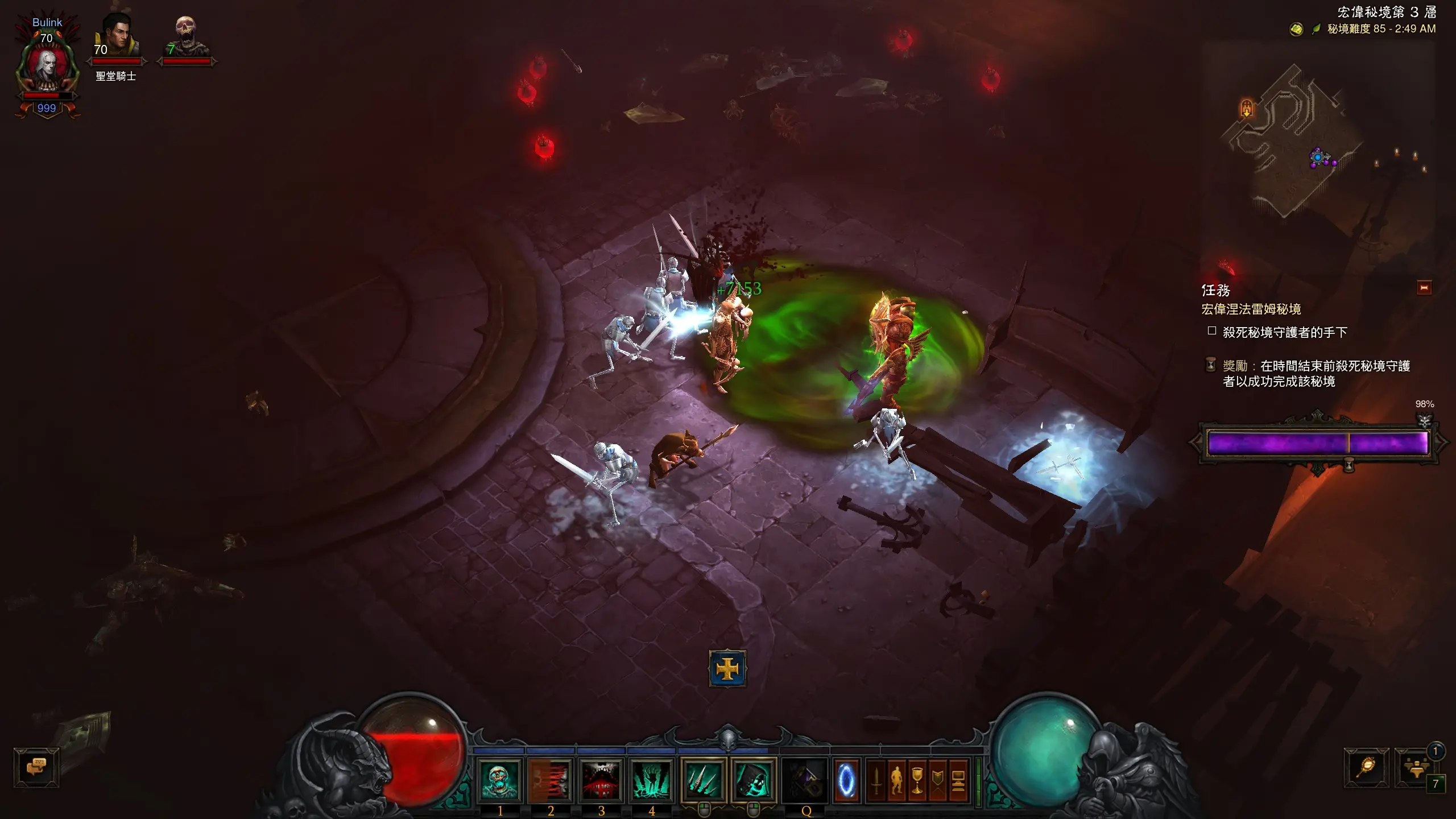
Task: Collapse the quest tracker with red toggle
Action: tap(1424, 288)
